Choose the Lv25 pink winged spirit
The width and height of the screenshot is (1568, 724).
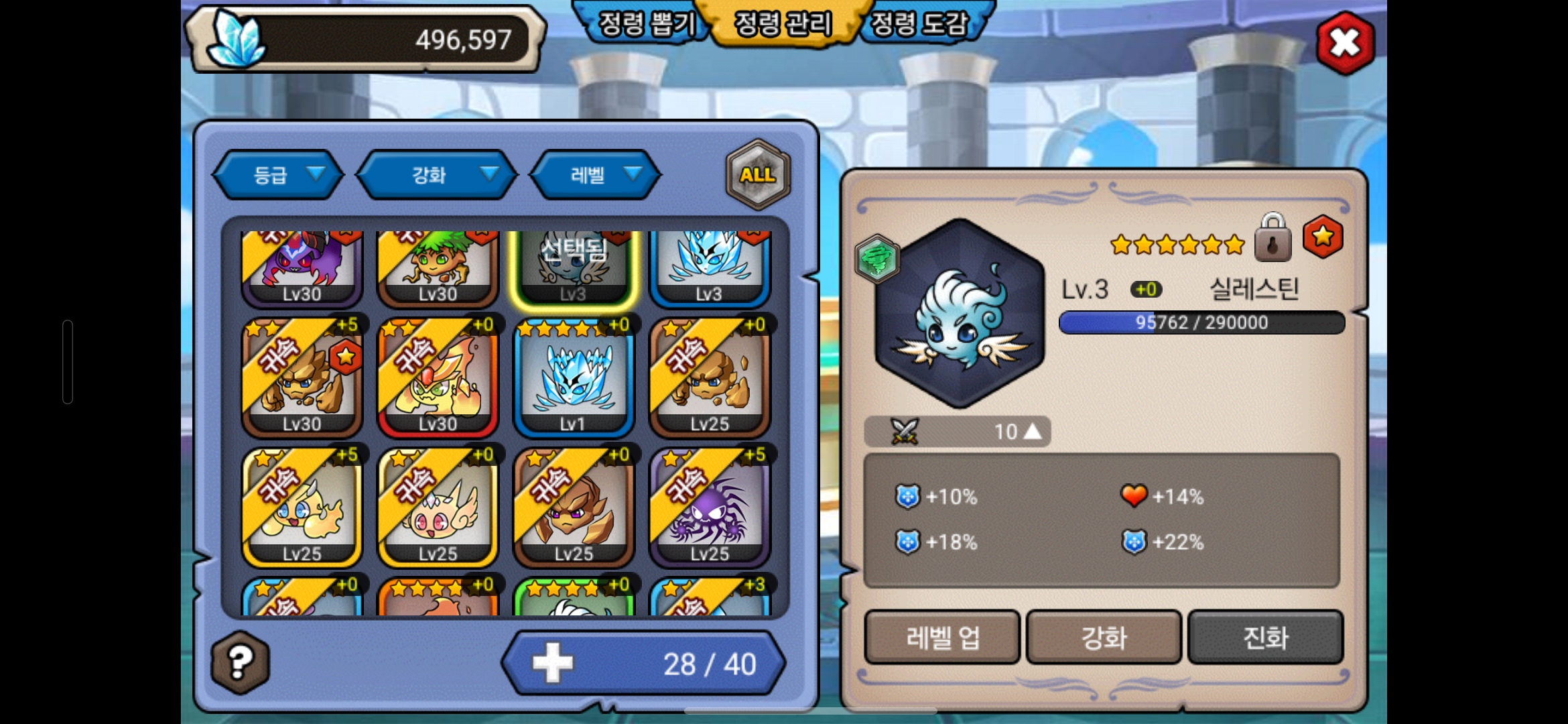pos(438,508)
